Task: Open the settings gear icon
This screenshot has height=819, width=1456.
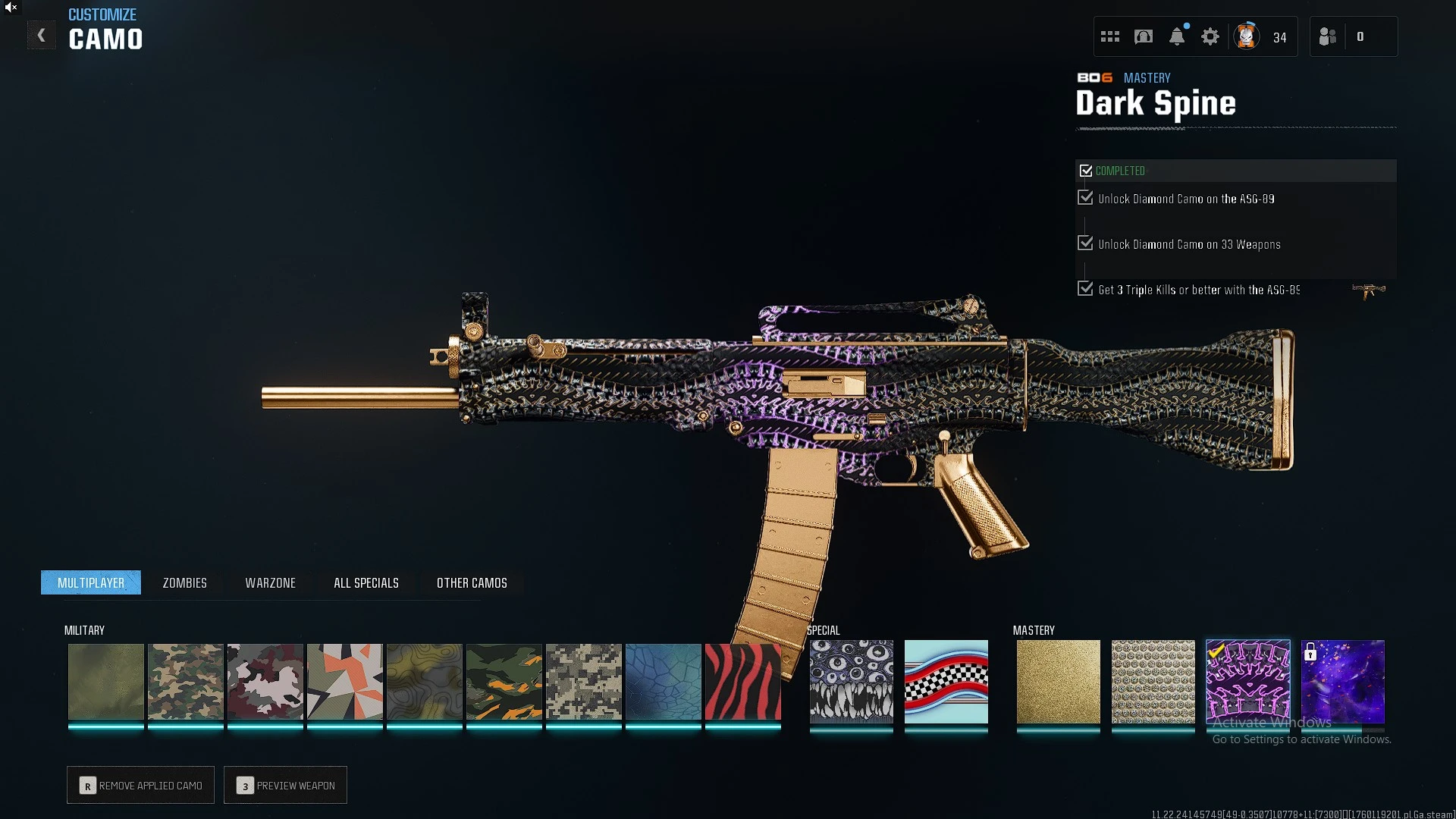Action: coord(1210,36)
